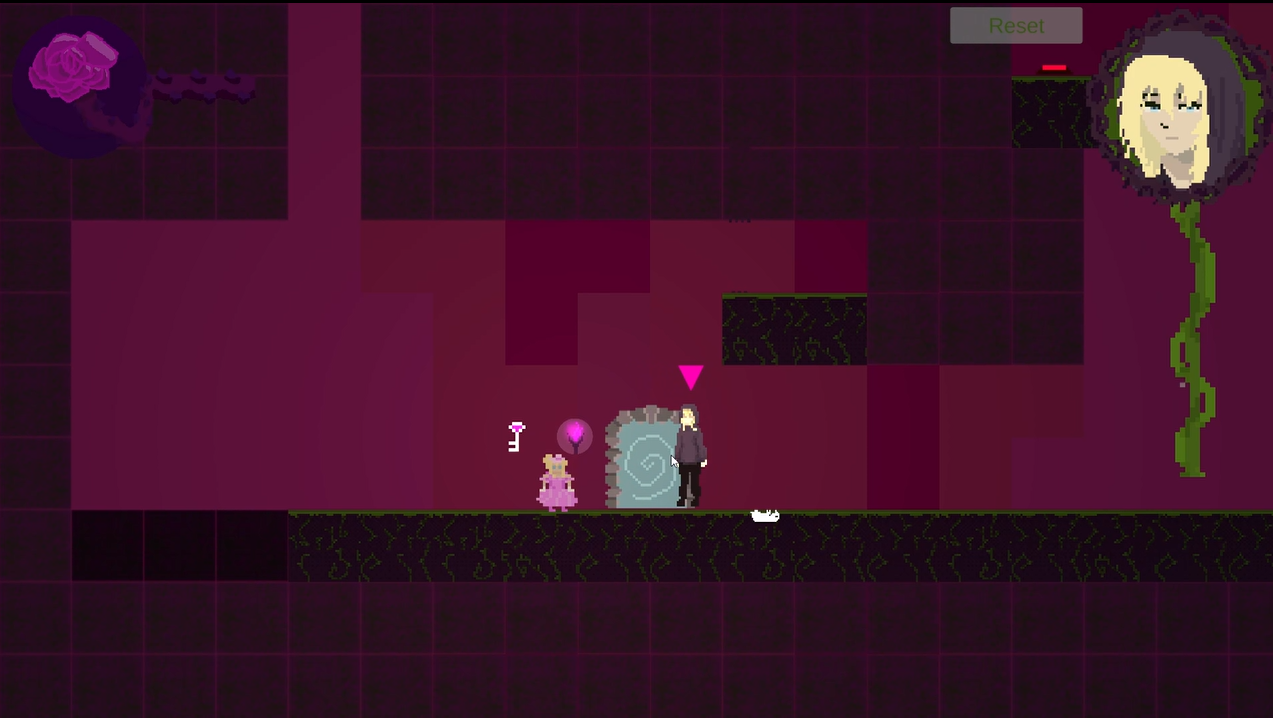1273x718 pixels.
Task: Click the Reset button
Action: [x=1016, y=26]
